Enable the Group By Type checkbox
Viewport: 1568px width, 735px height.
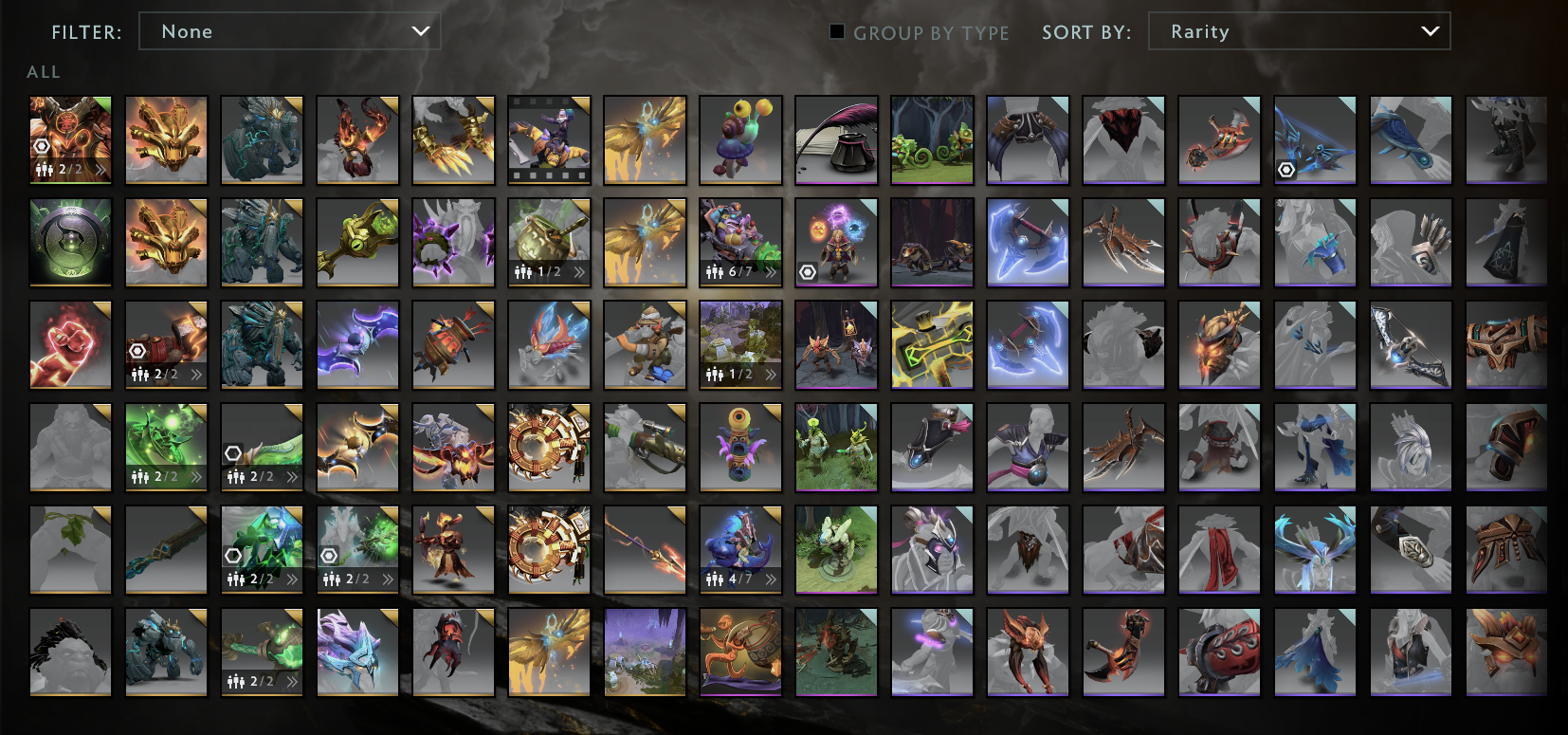pos(835,32)
